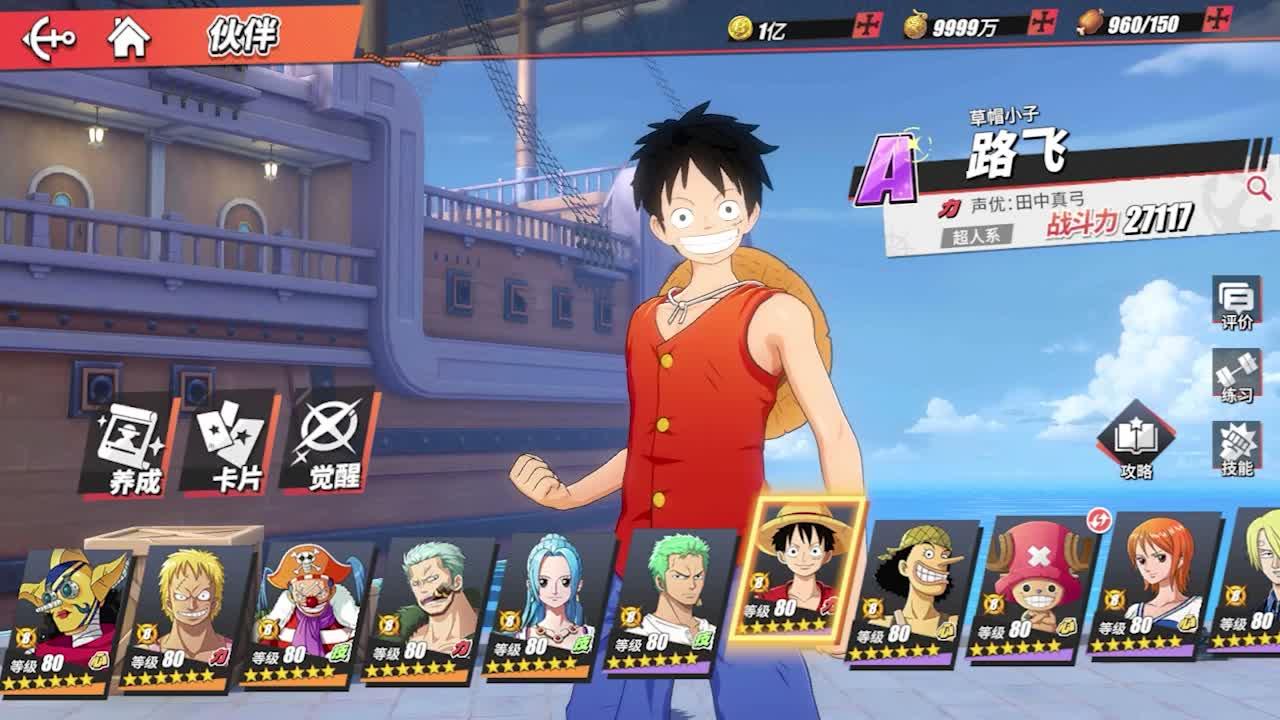Viewport: 1280px width, 720px height.
Task: Choose the Usopp character card
Action: point(910,592)
